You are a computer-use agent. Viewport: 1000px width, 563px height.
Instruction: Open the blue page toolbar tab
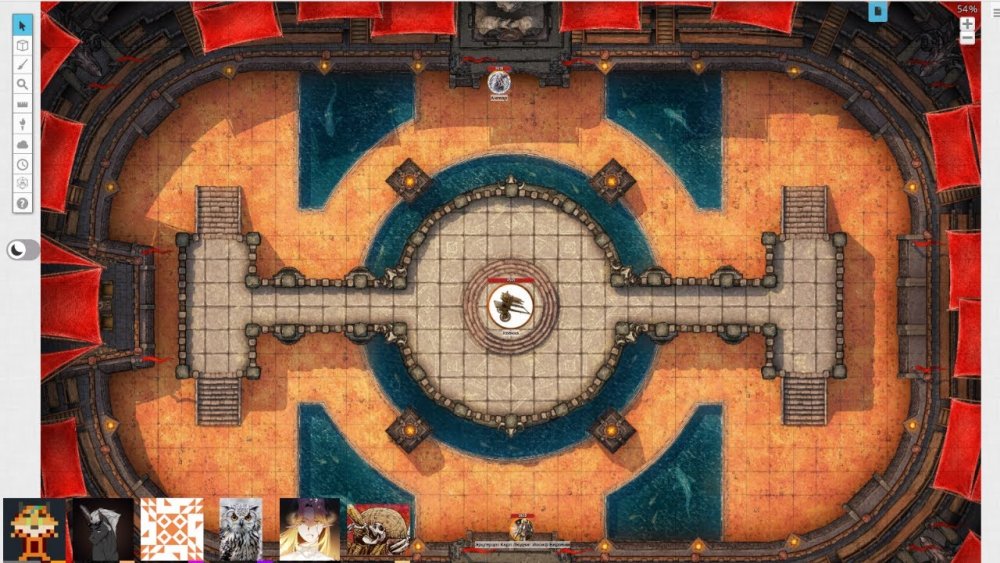(878, 11)
